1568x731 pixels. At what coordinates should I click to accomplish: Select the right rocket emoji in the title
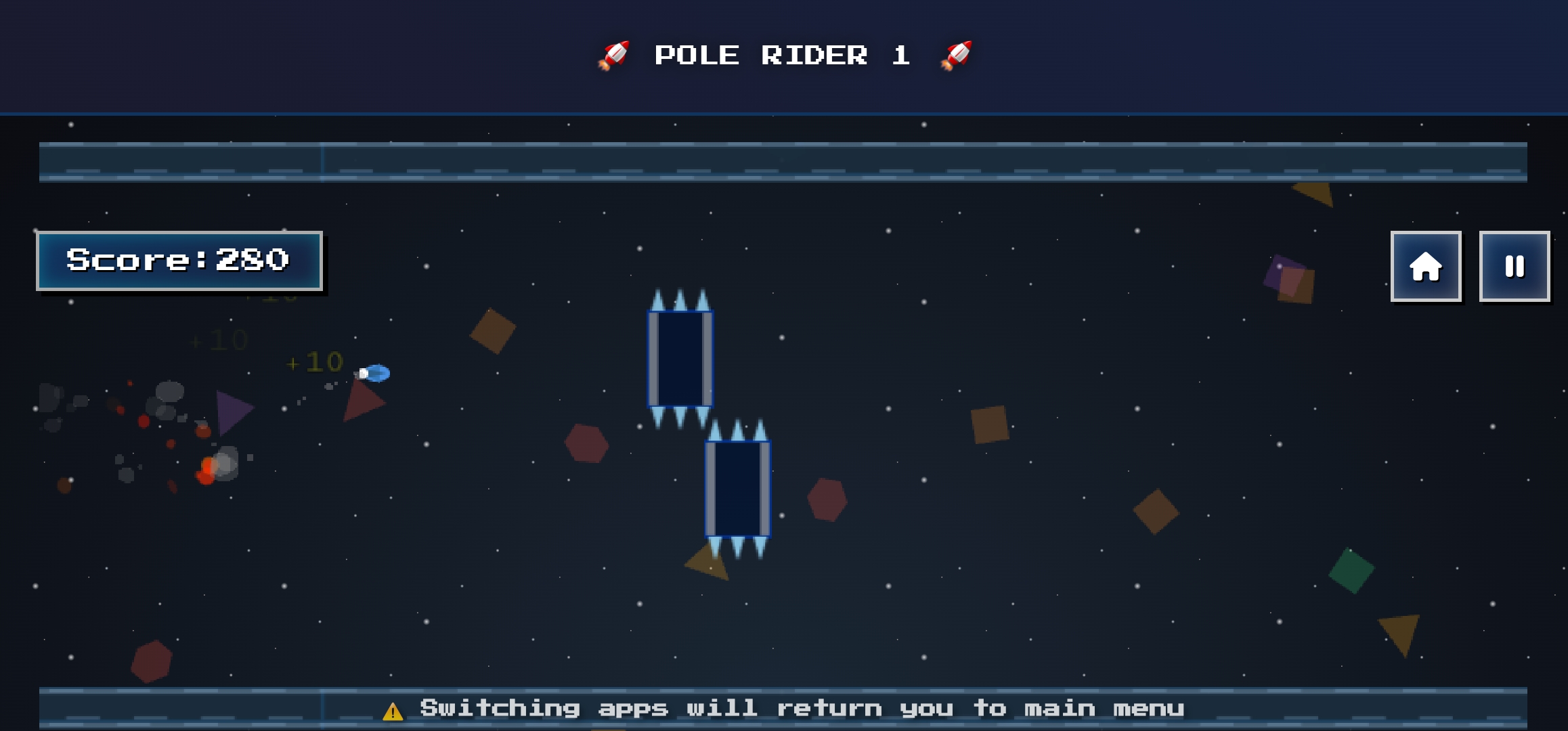(957, 54)
